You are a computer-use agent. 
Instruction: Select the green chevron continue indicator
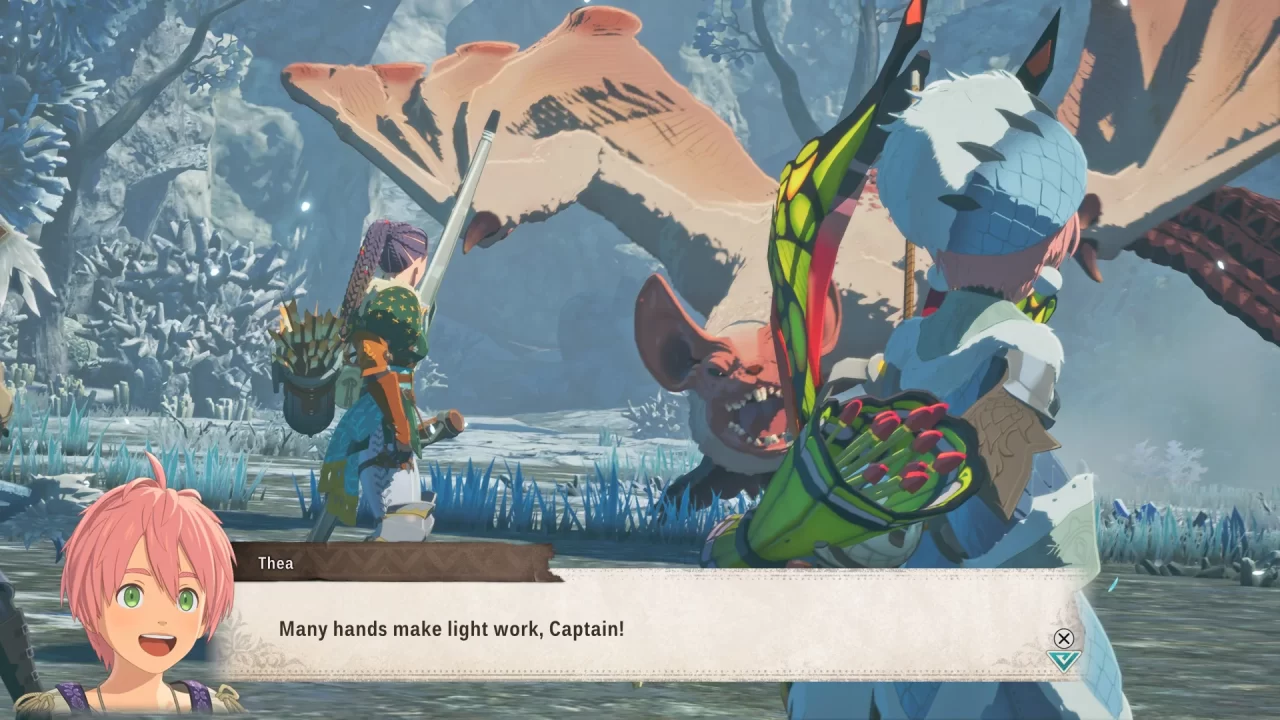click(x=1064, y=660)
